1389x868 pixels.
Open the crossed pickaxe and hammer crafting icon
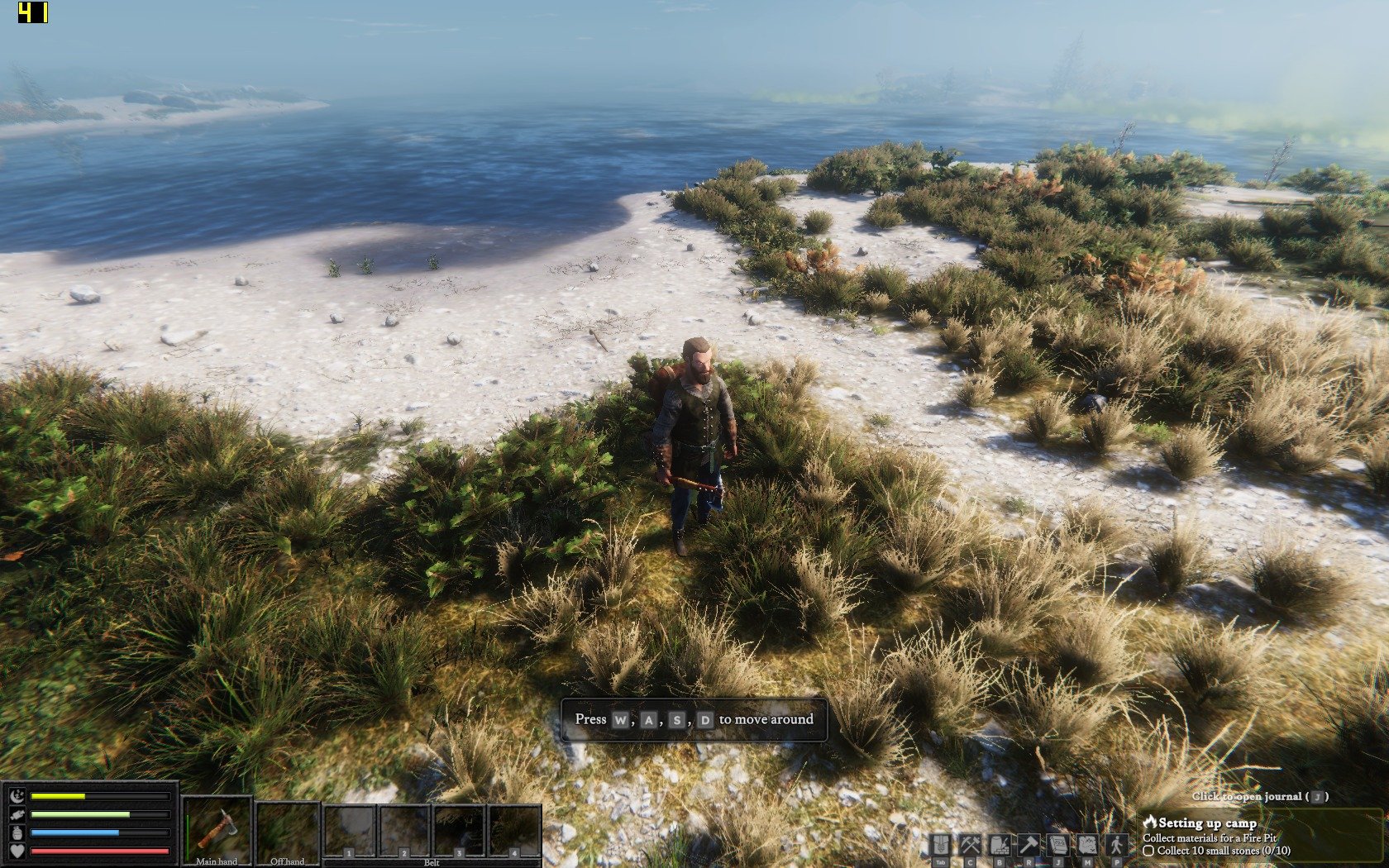pyautogui.click(x=970, y=845)
